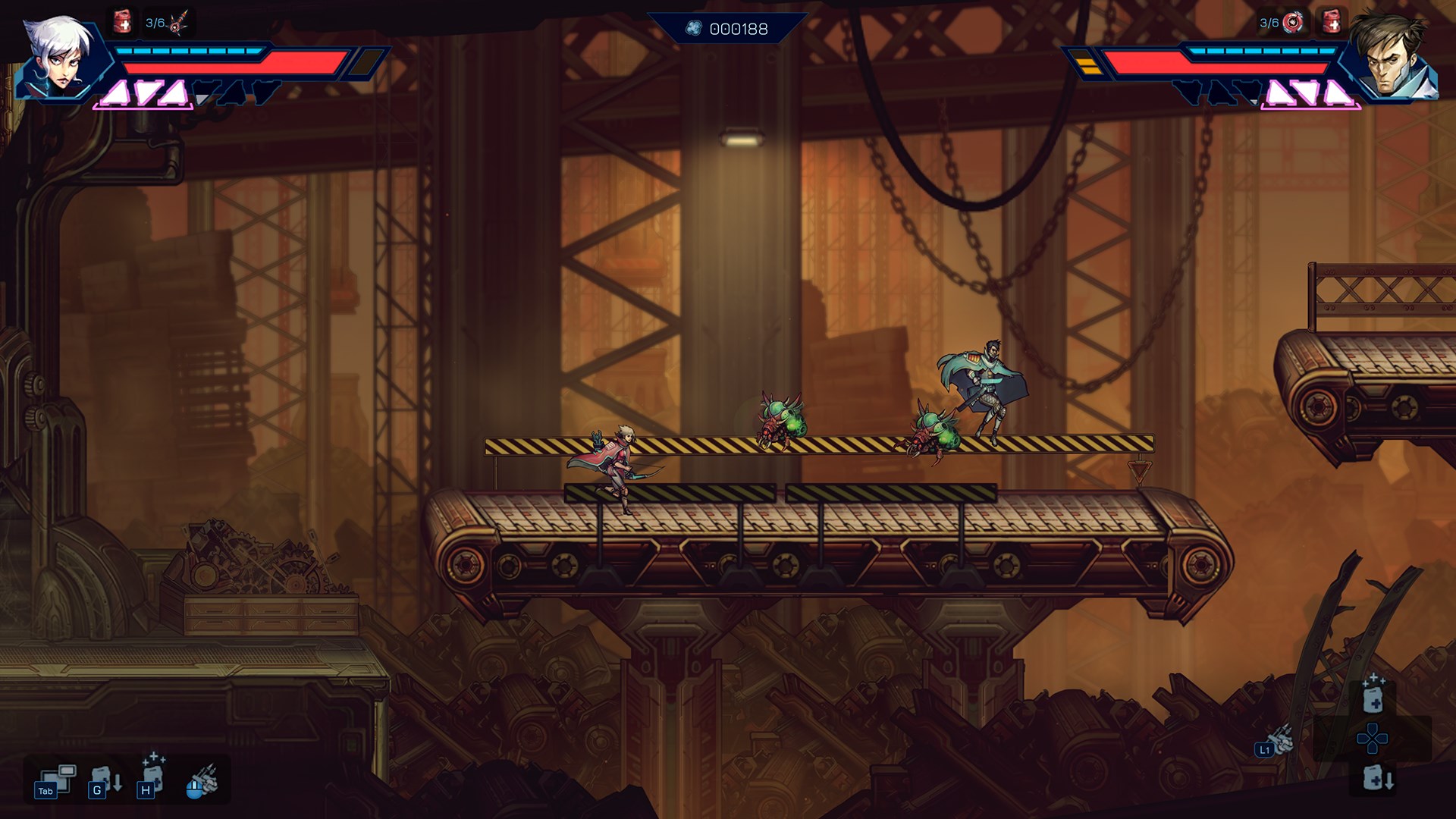Image resolution: width=1456 pixels, height=819 pixels.
Task: Click the D-pad selector on the right panel
Action: click(x=1373, y=739)
